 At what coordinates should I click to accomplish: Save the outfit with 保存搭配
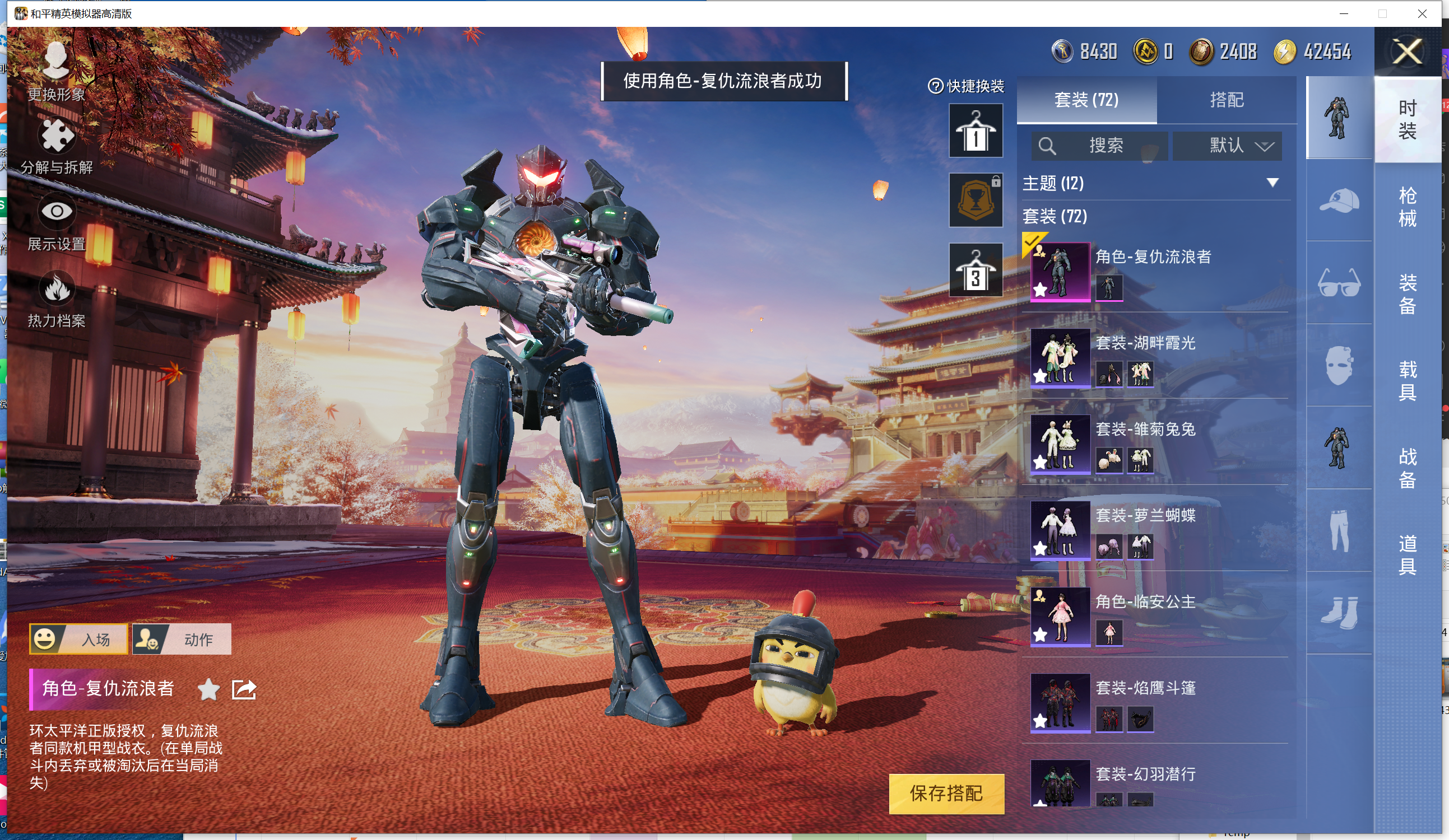[946, 794]
